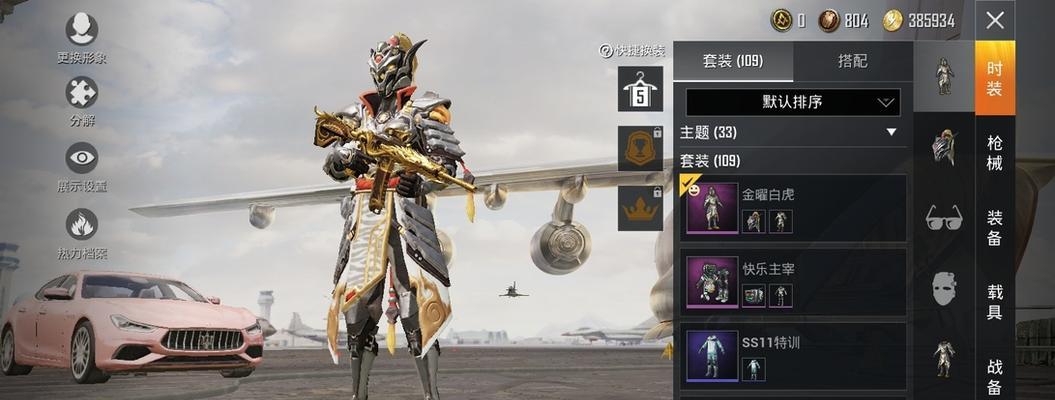This screenshot has width=1055, height=400.
Task: Select the sunglasses accessory category icon
Action: point(944,217)
